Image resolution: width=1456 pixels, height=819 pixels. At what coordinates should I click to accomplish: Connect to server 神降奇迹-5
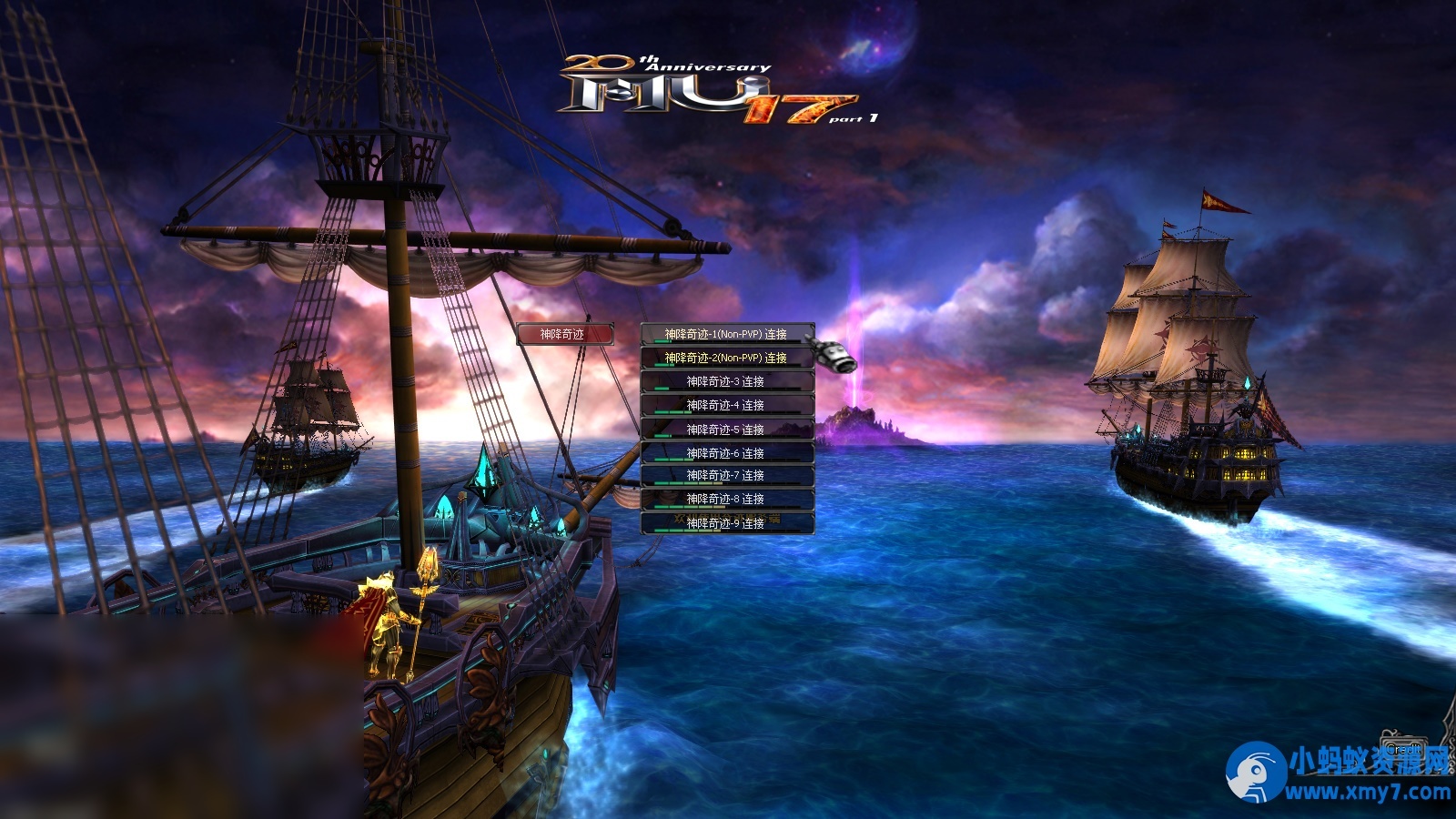coord(726,430)
